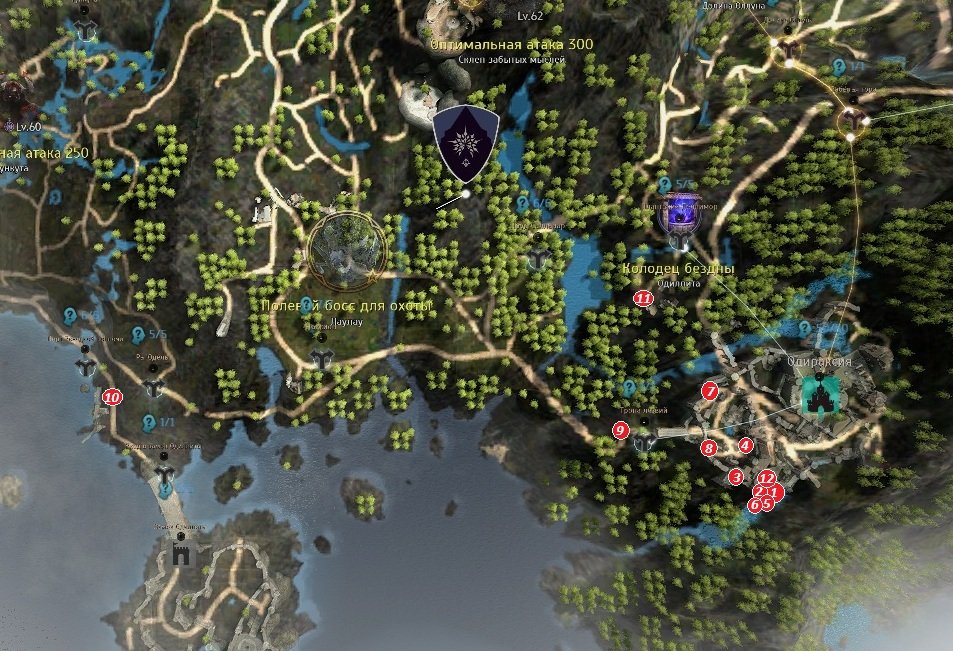Select red map marker number 8
Screen dimensions: 953x651
pyautogui.click(x=709, y=449)
